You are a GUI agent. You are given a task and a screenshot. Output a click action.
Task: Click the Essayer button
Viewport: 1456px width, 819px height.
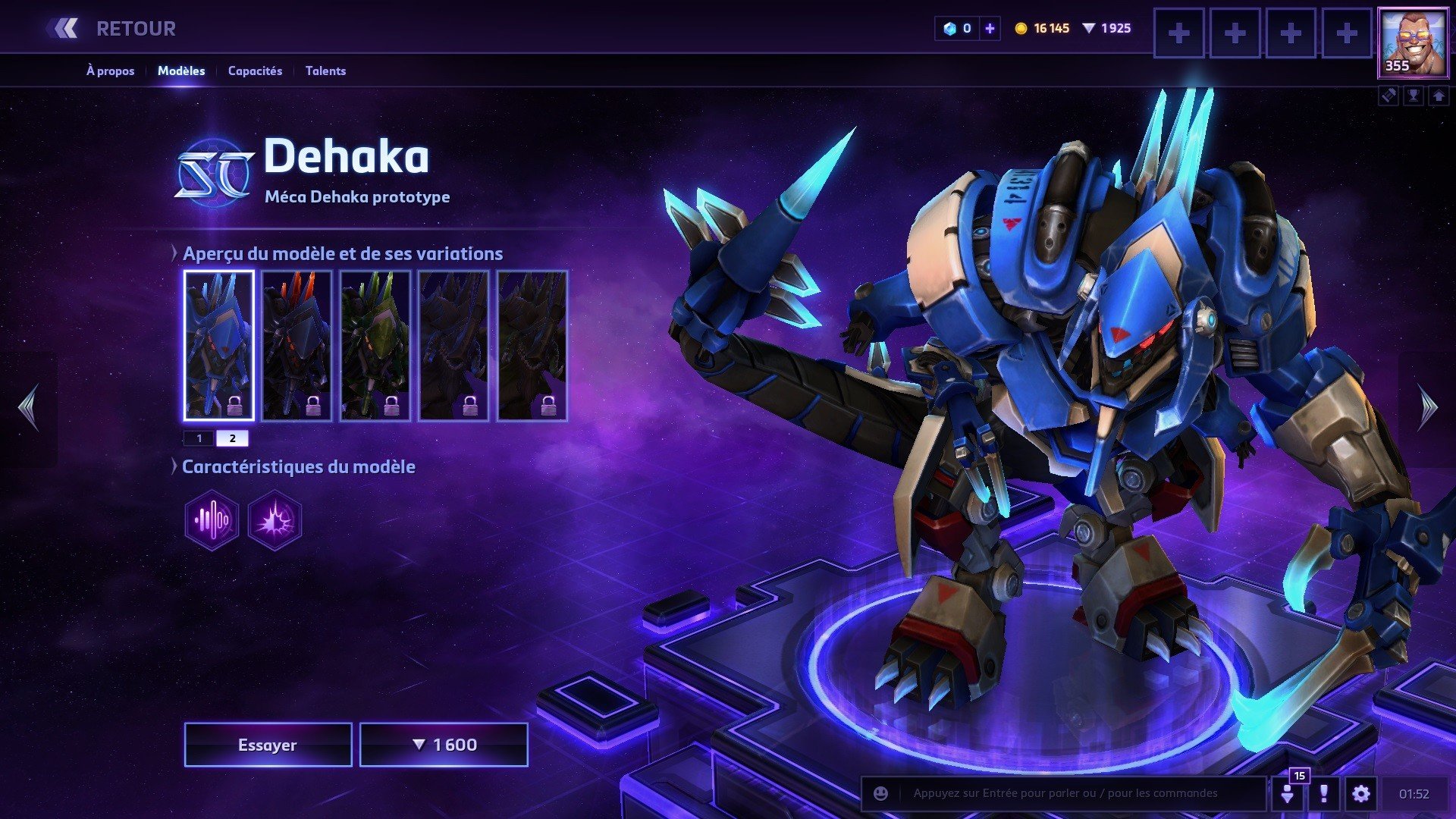pos(268,745)
